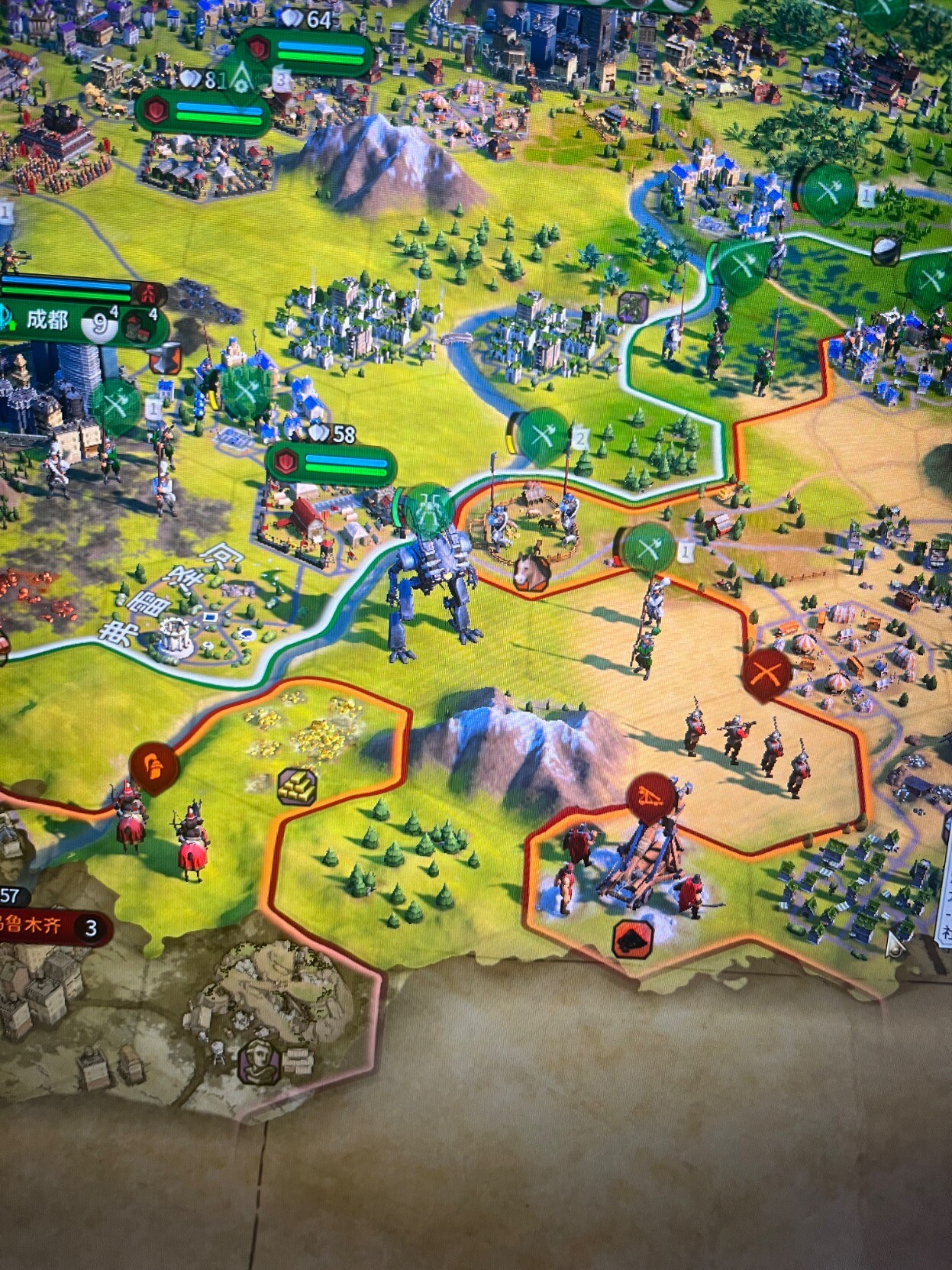The image size is (952, 1270).
Task: Click the red crossed-swords unit flag
Action: click(766, 675)
